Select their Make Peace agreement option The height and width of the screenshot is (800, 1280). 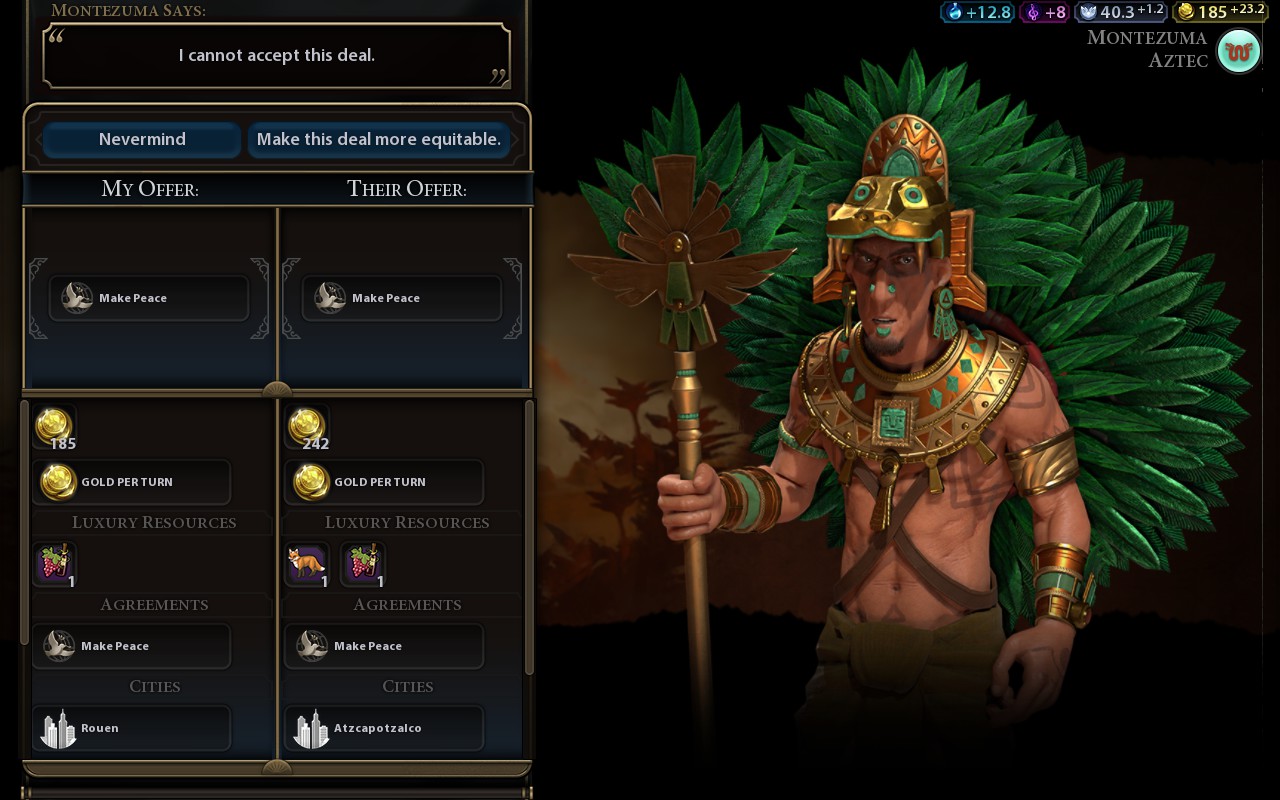click(384, 646)
